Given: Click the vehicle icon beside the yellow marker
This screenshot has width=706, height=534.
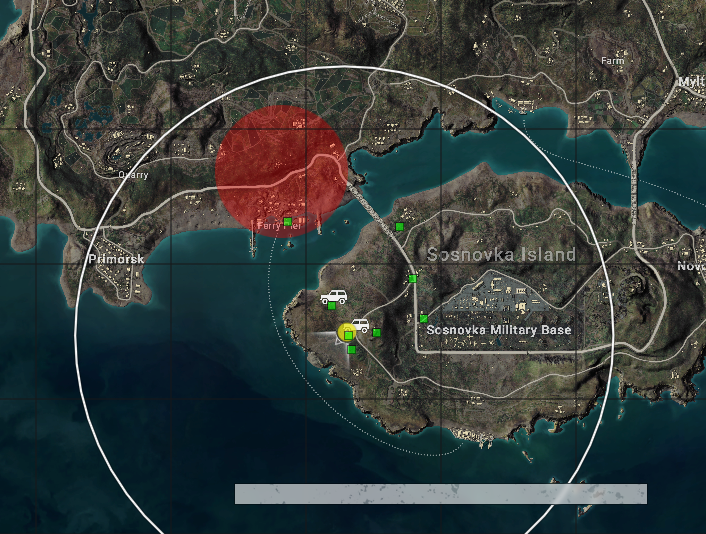Looking at the screenshot, I should 360,325.
